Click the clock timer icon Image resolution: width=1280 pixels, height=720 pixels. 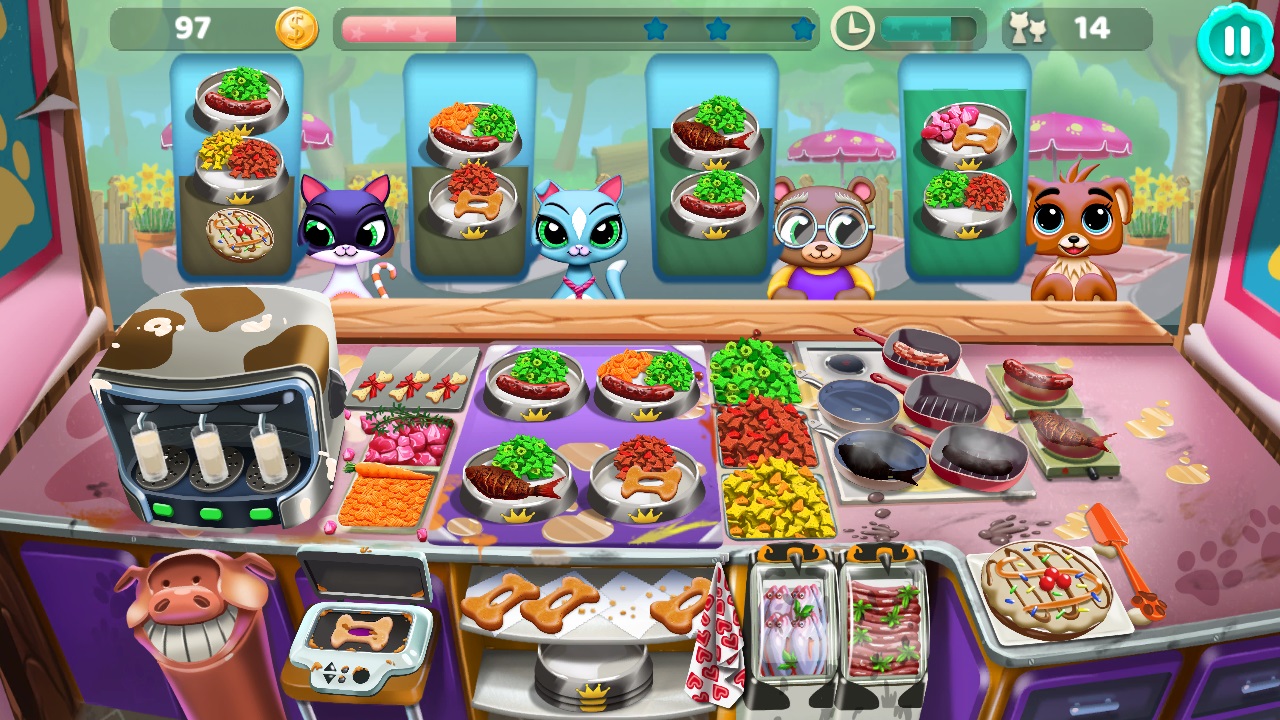pyautogui.click(x=852, y=27)
